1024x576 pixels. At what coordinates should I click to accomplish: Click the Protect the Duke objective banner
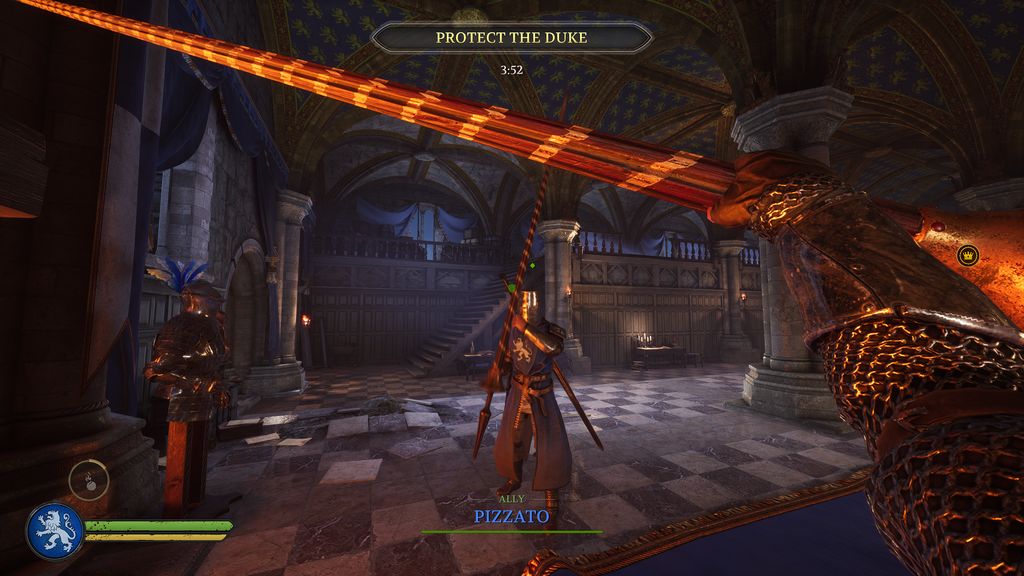tap(511, 38)
